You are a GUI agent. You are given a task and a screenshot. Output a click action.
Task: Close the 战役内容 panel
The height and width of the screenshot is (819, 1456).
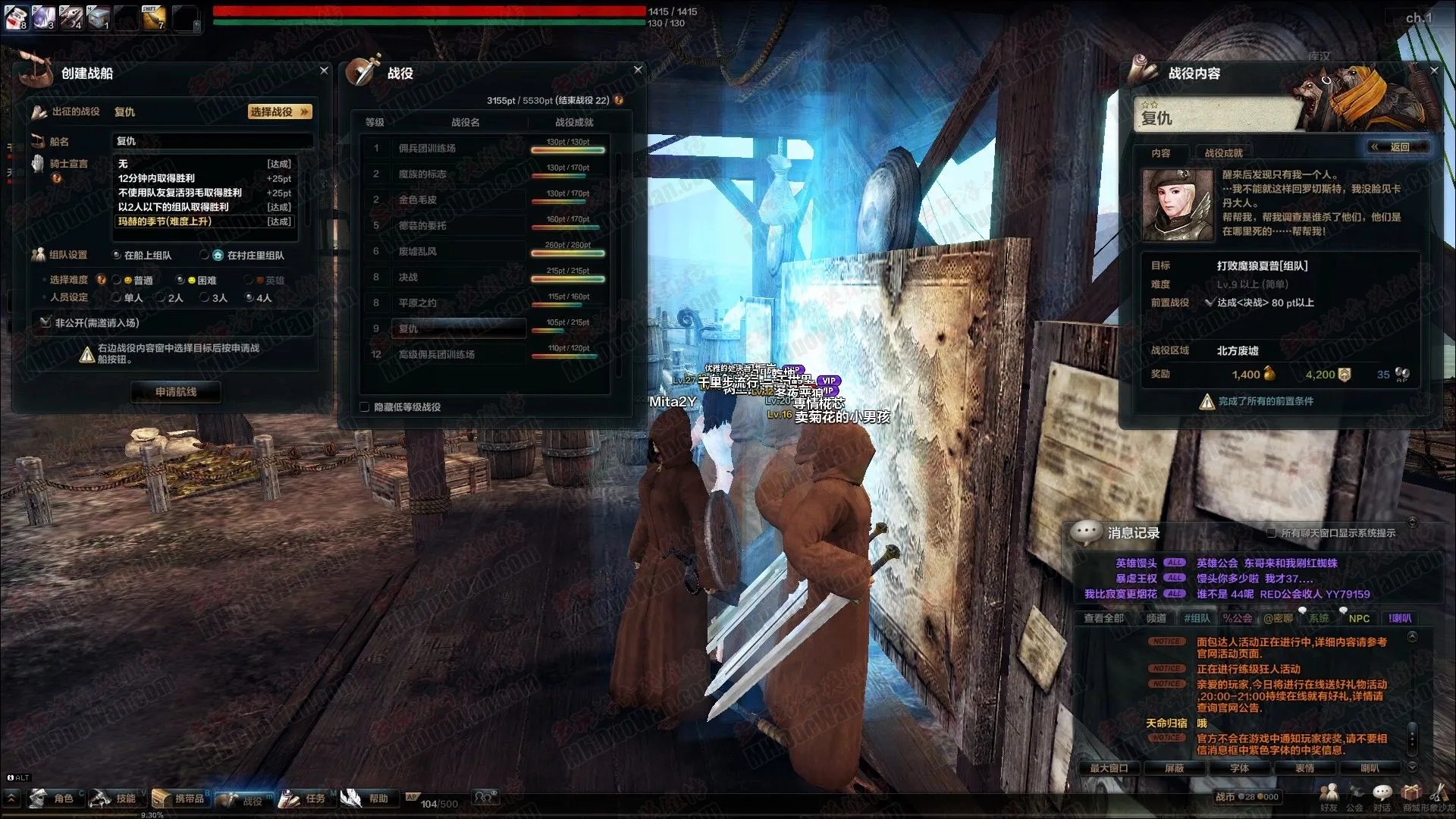1433,71
